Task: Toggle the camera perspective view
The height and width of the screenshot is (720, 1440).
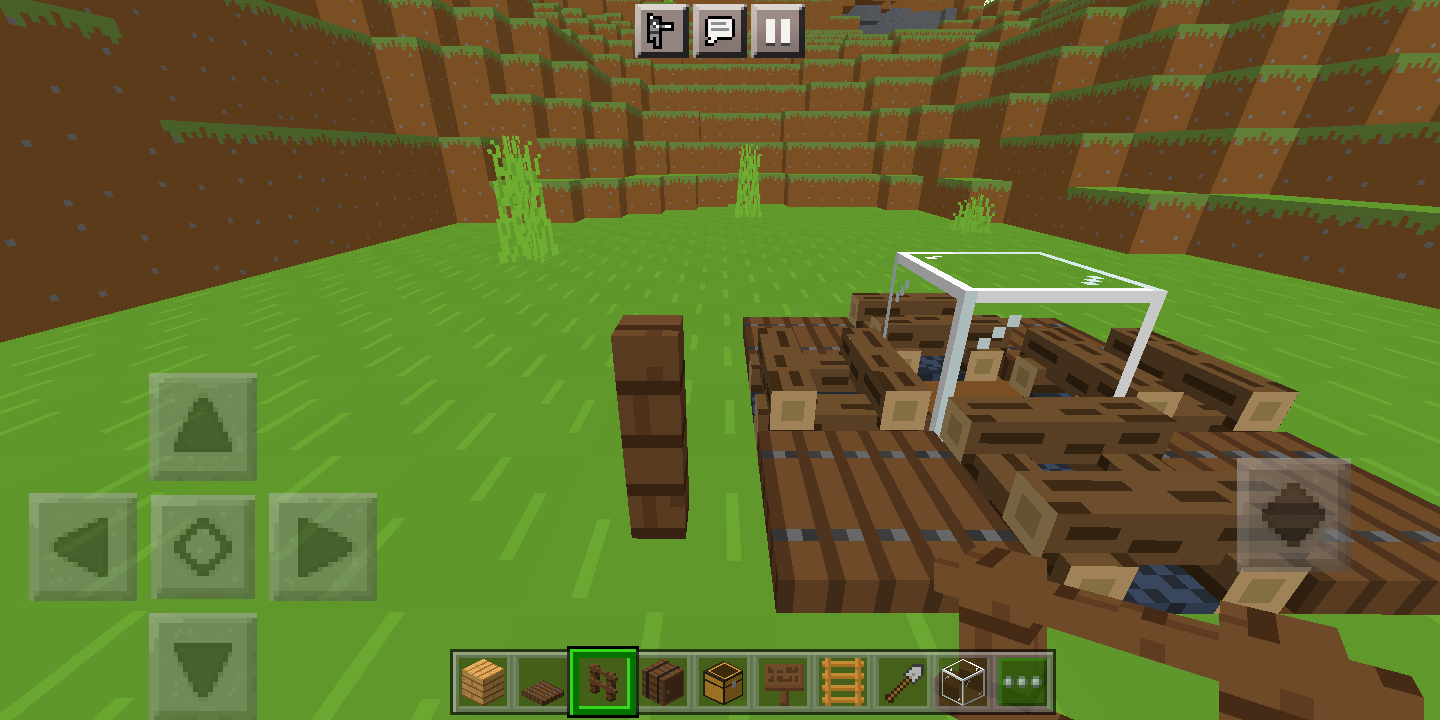Action: (661, 32)
